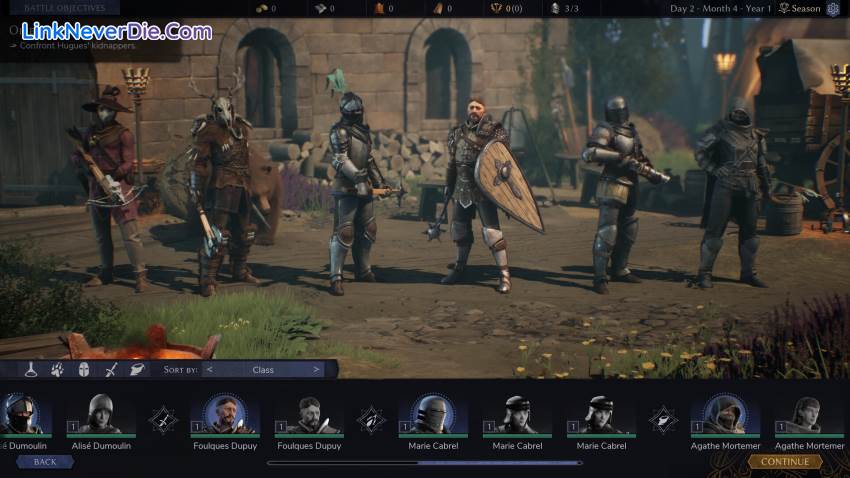Choose the unhelmeted Alisé Dumoulin portrait
The image size is (850, 478).
(100, 415)
